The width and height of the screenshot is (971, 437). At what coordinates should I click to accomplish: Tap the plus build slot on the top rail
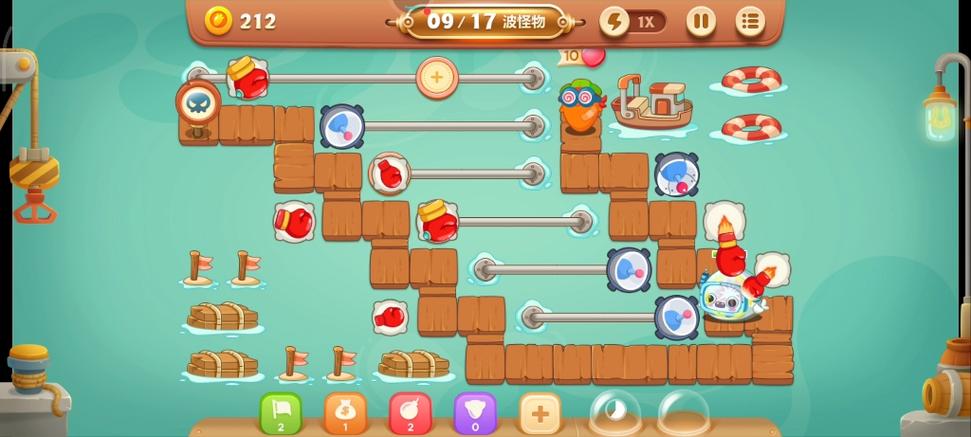pyautogui.click(x=436, y=76)
